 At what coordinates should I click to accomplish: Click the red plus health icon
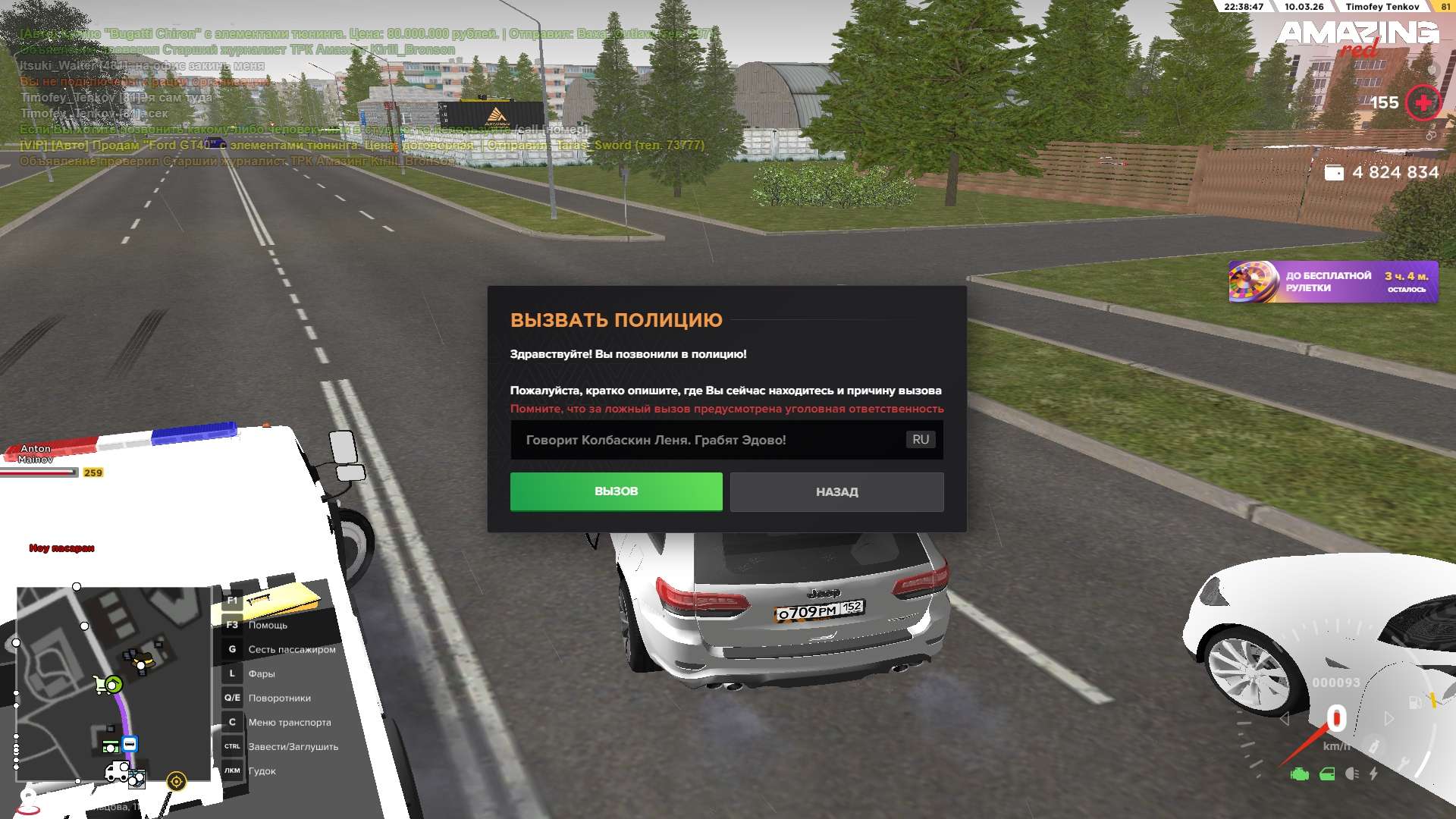(1423, 102)
